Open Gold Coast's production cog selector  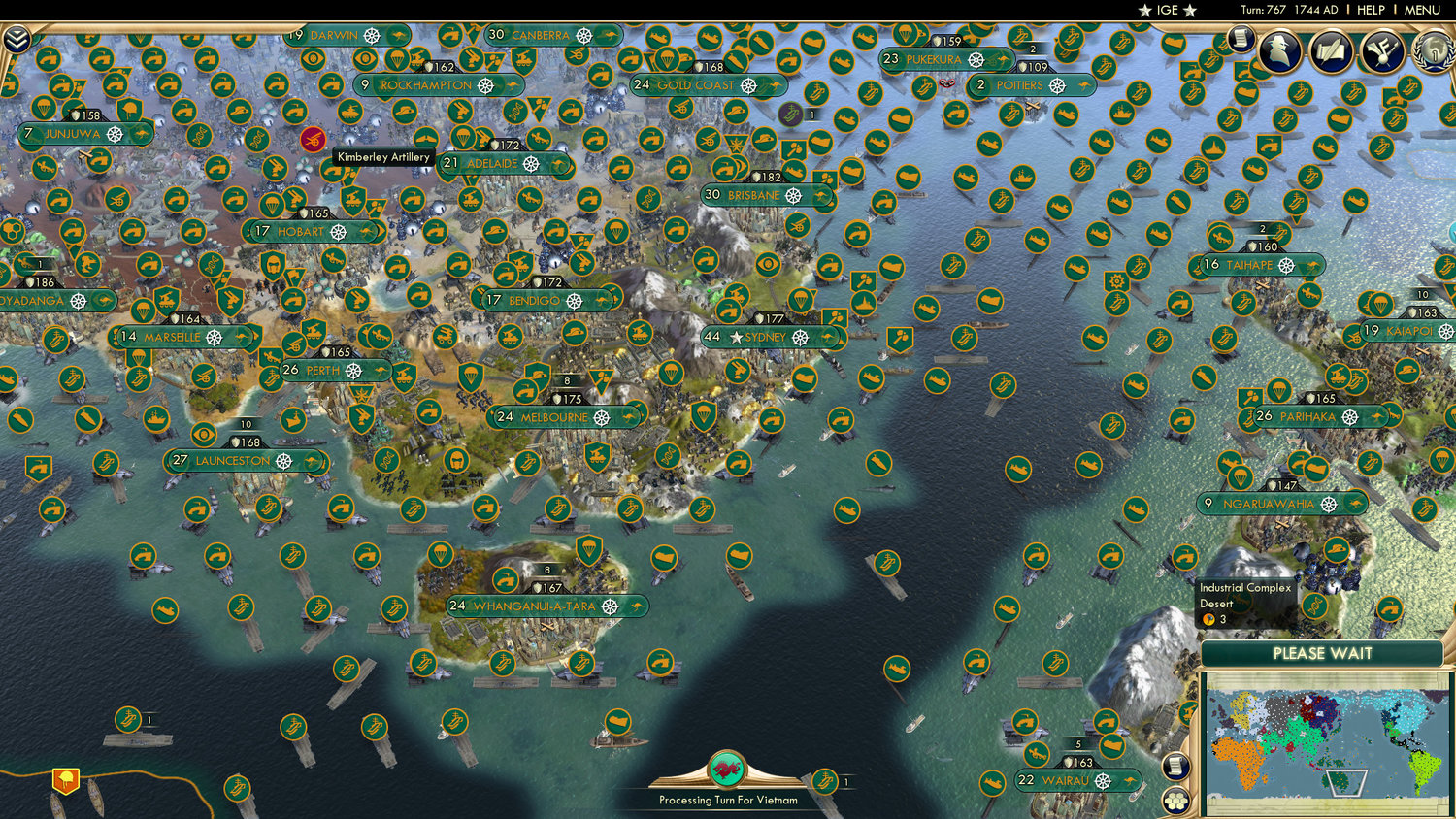tap(747, 85)
